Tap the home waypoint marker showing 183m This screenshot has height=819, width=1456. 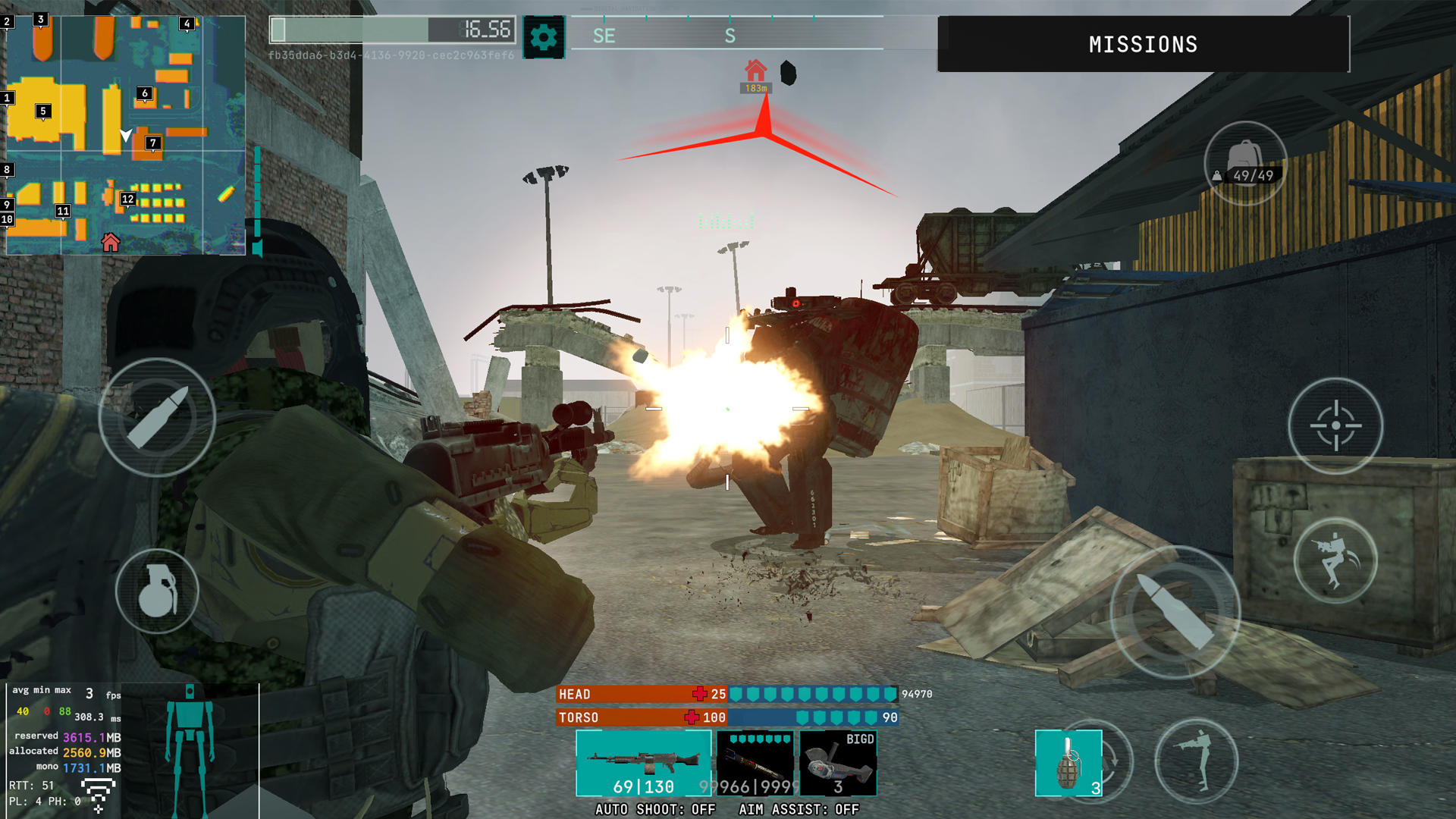[x=755, y=76]
